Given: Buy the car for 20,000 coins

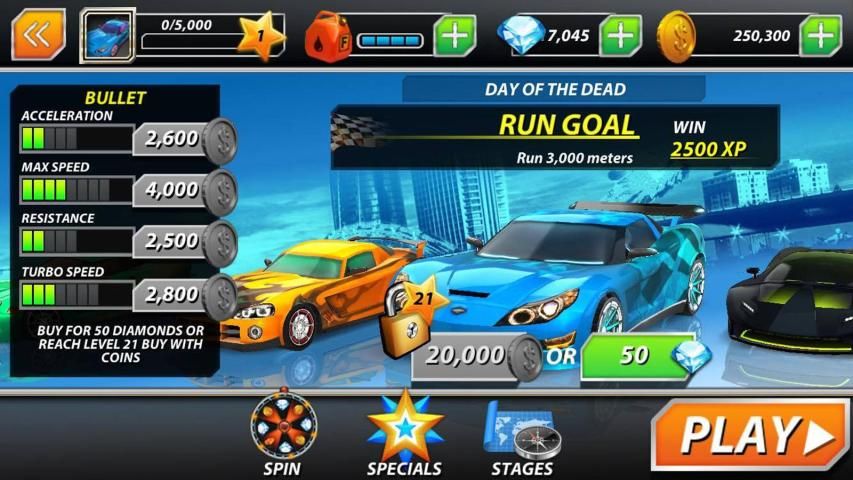Looking at the screenshot, I should pyautogui.click(x=477, y=356).
